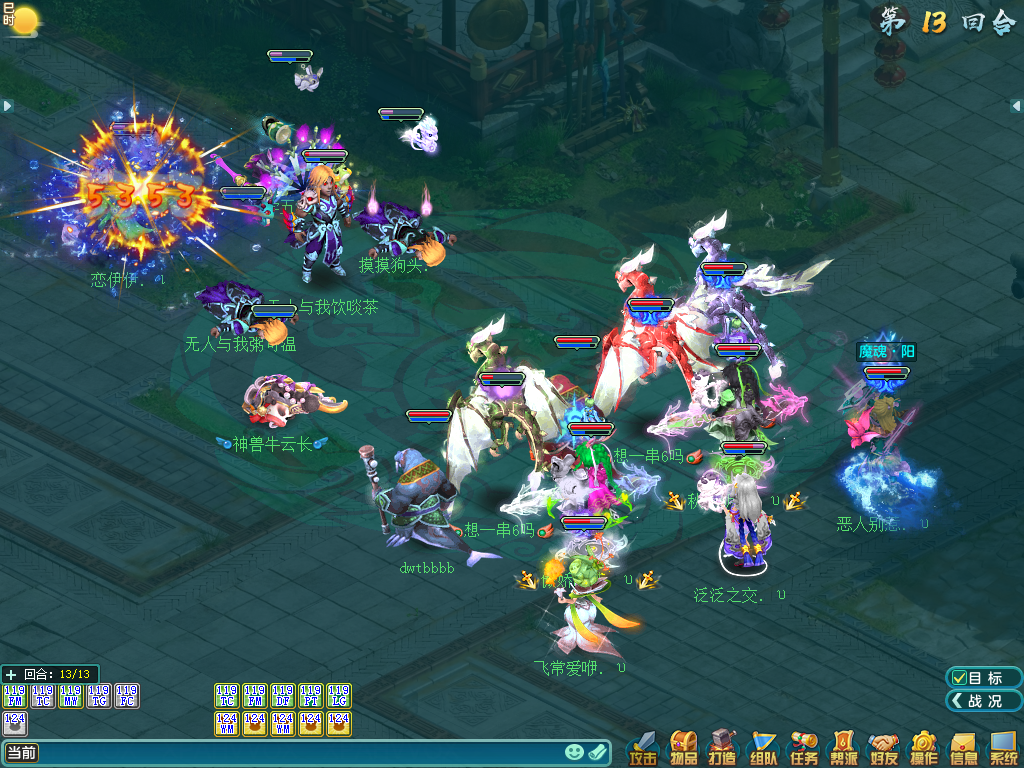Screen dimensions: 1024x768
Task: Select the 119 PT unit icon
Action: pos(311,695)
